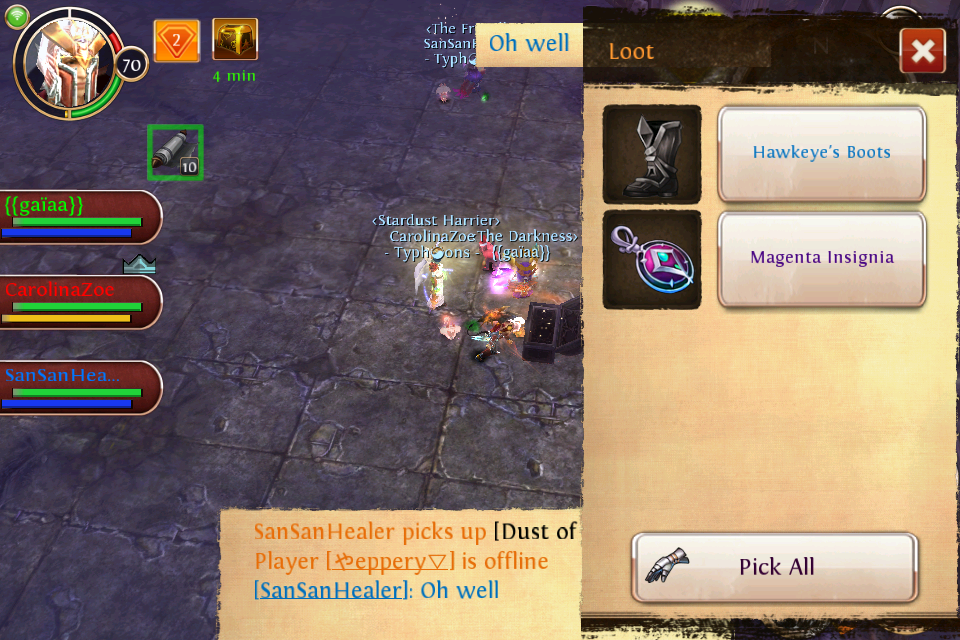The width and height of the screenshot is (960, 640).
Task: Tap the green connection status icon
Action: [17, 16]
